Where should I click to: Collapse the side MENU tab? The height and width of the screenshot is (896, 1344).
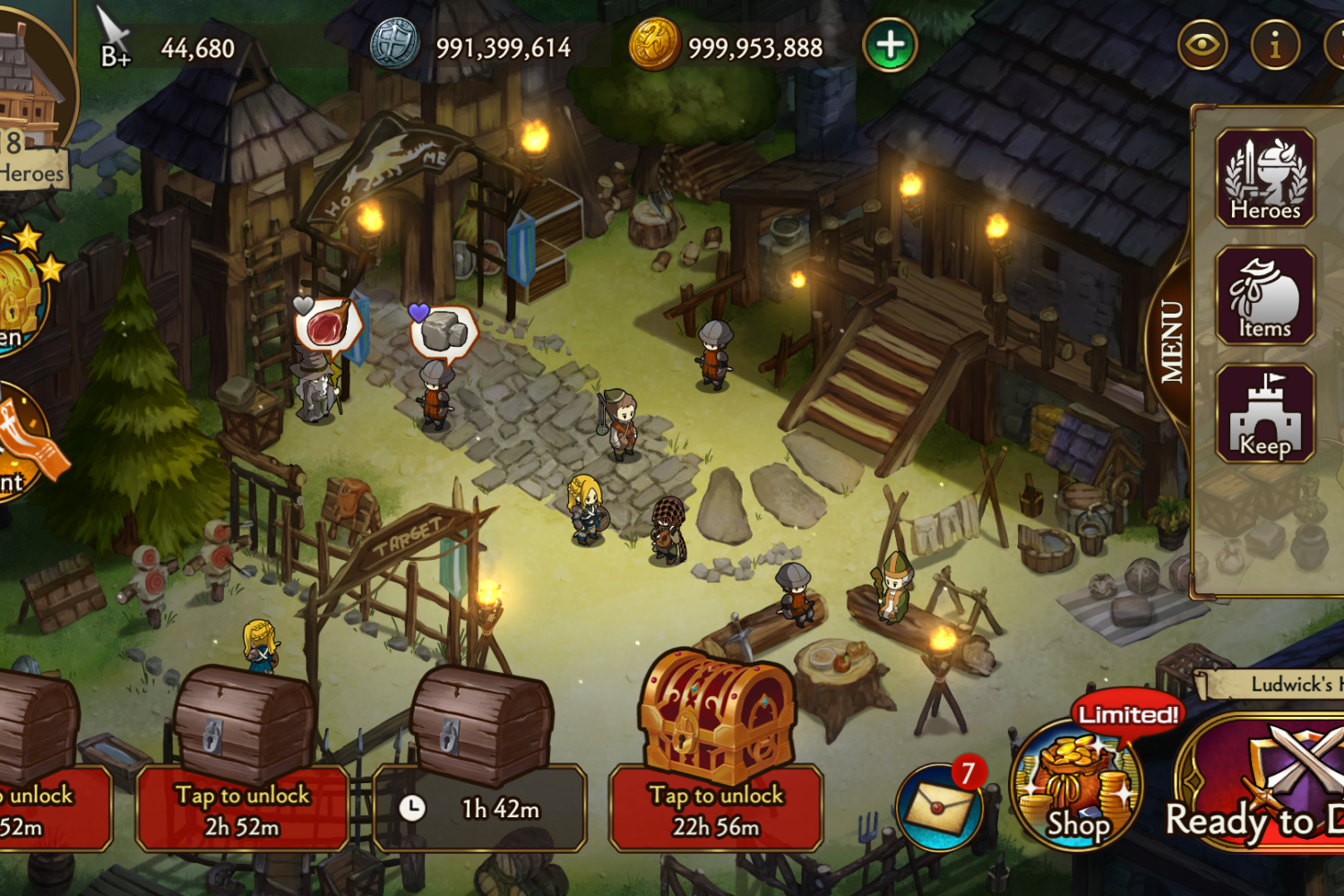point(1171,341)
